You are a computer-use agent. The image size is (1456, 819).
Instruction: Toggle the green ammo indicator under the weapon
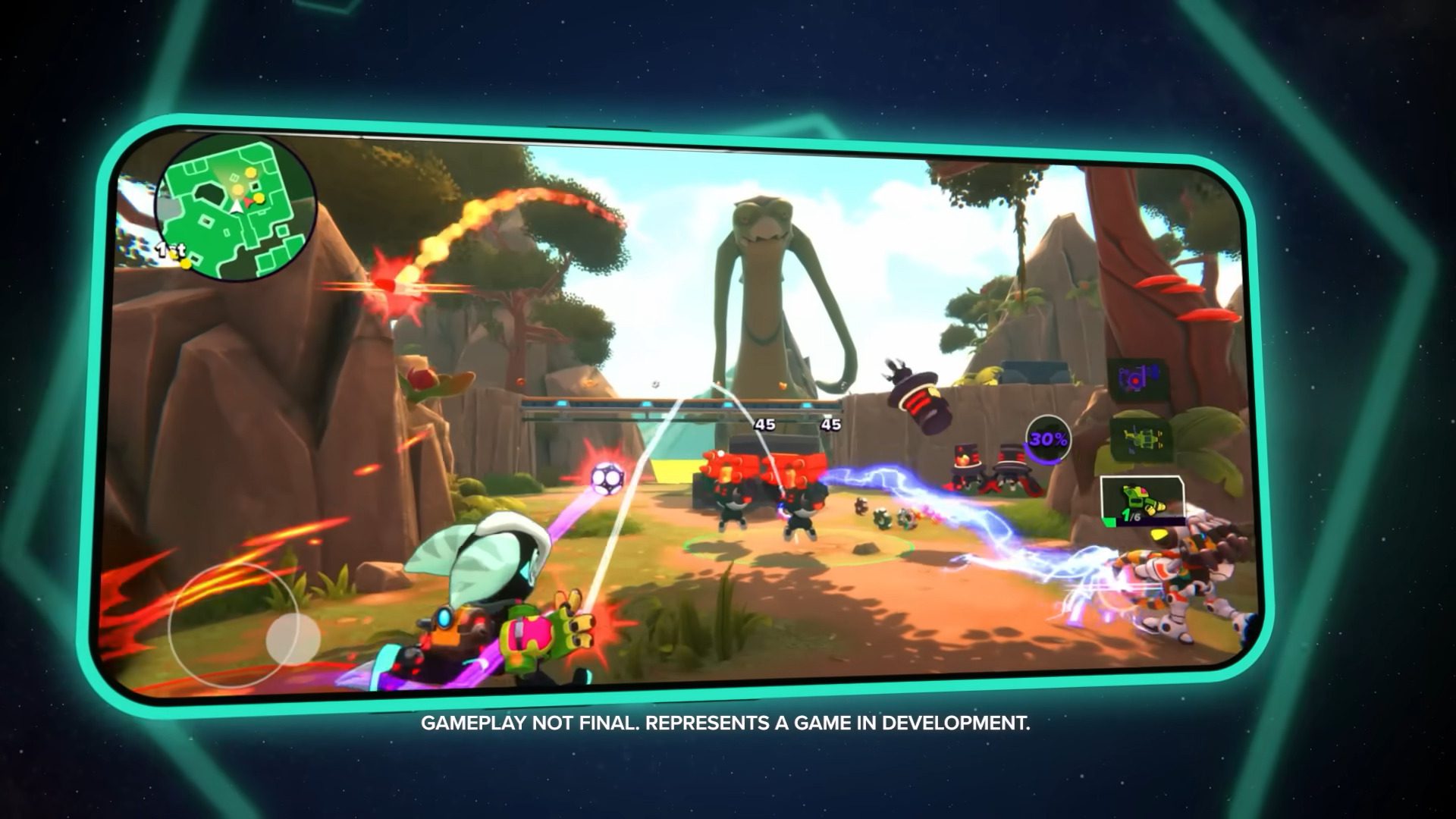tap(1109, 522)
